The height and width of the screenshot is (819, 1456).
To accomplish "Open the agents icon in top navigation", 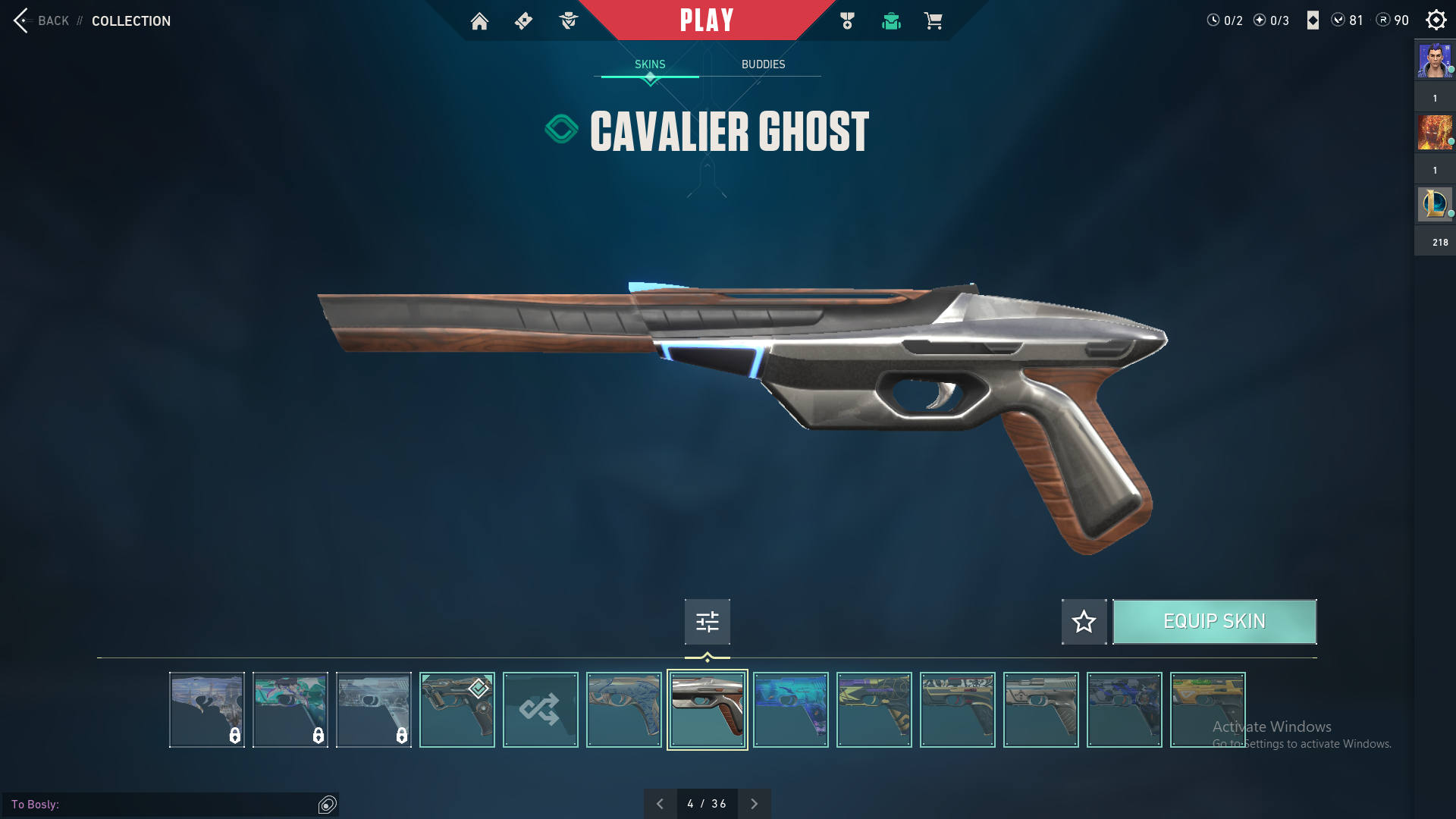I will (568, 21).
